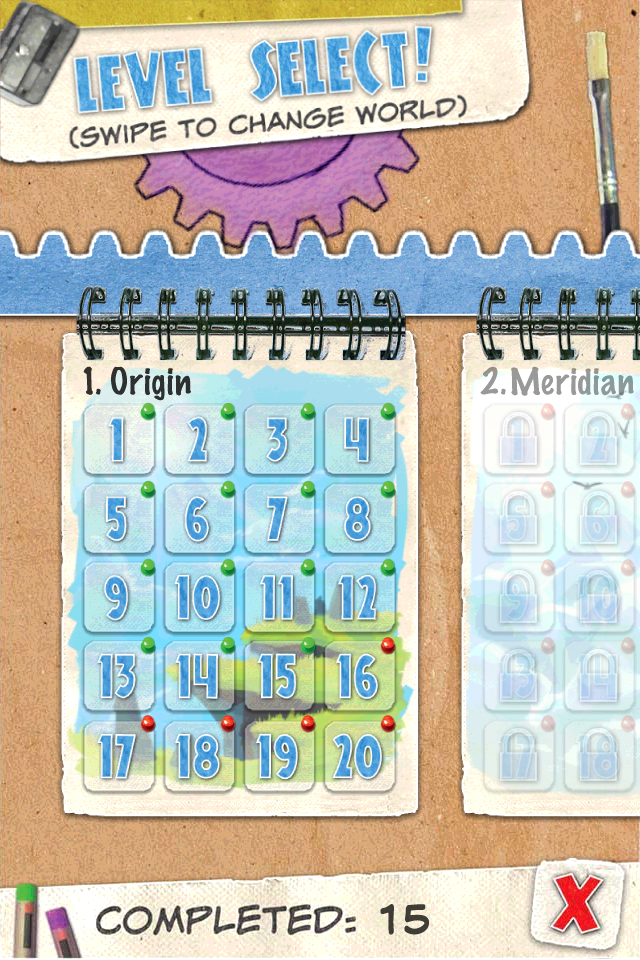Viewport: 640px width, 960px height.
Task: Start level 4
Action: point(358,440)
